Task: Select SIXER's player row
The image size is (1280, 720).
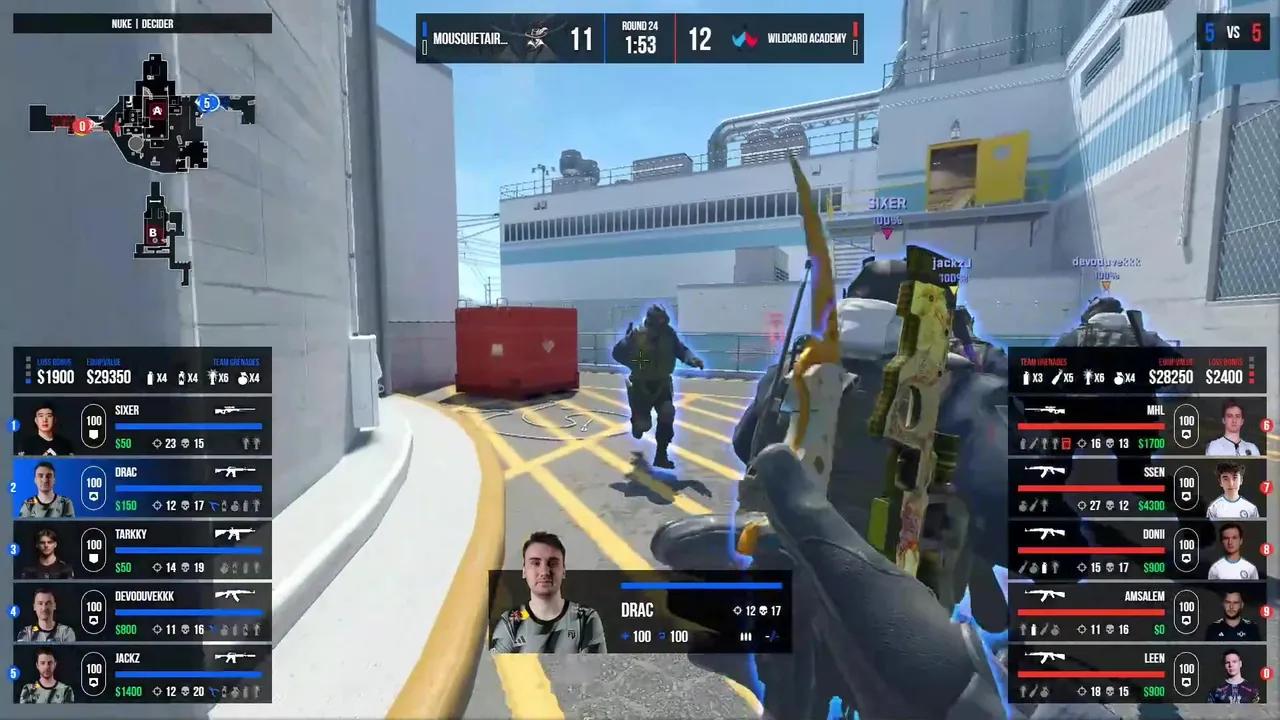Action: point(142,424)
